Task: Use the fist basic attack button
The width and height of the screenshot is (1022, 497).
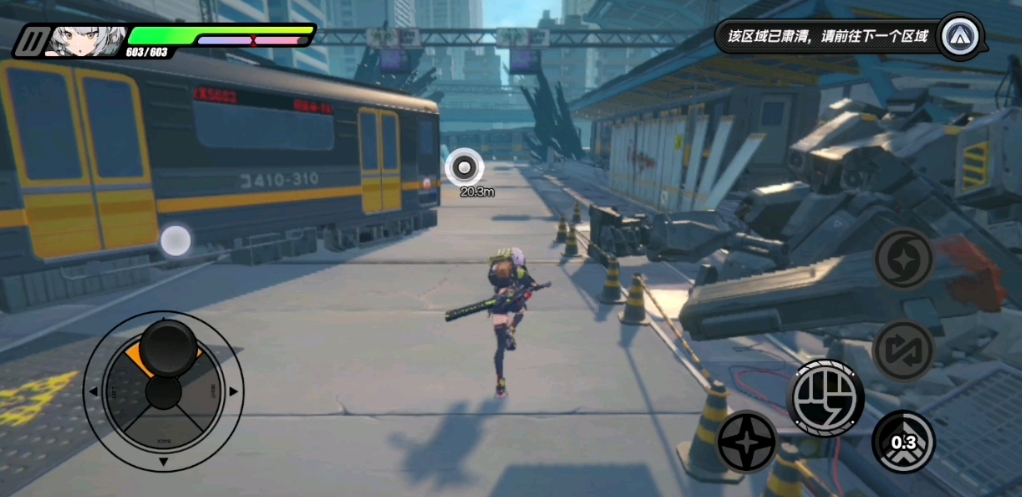Action: coord(827,397)
